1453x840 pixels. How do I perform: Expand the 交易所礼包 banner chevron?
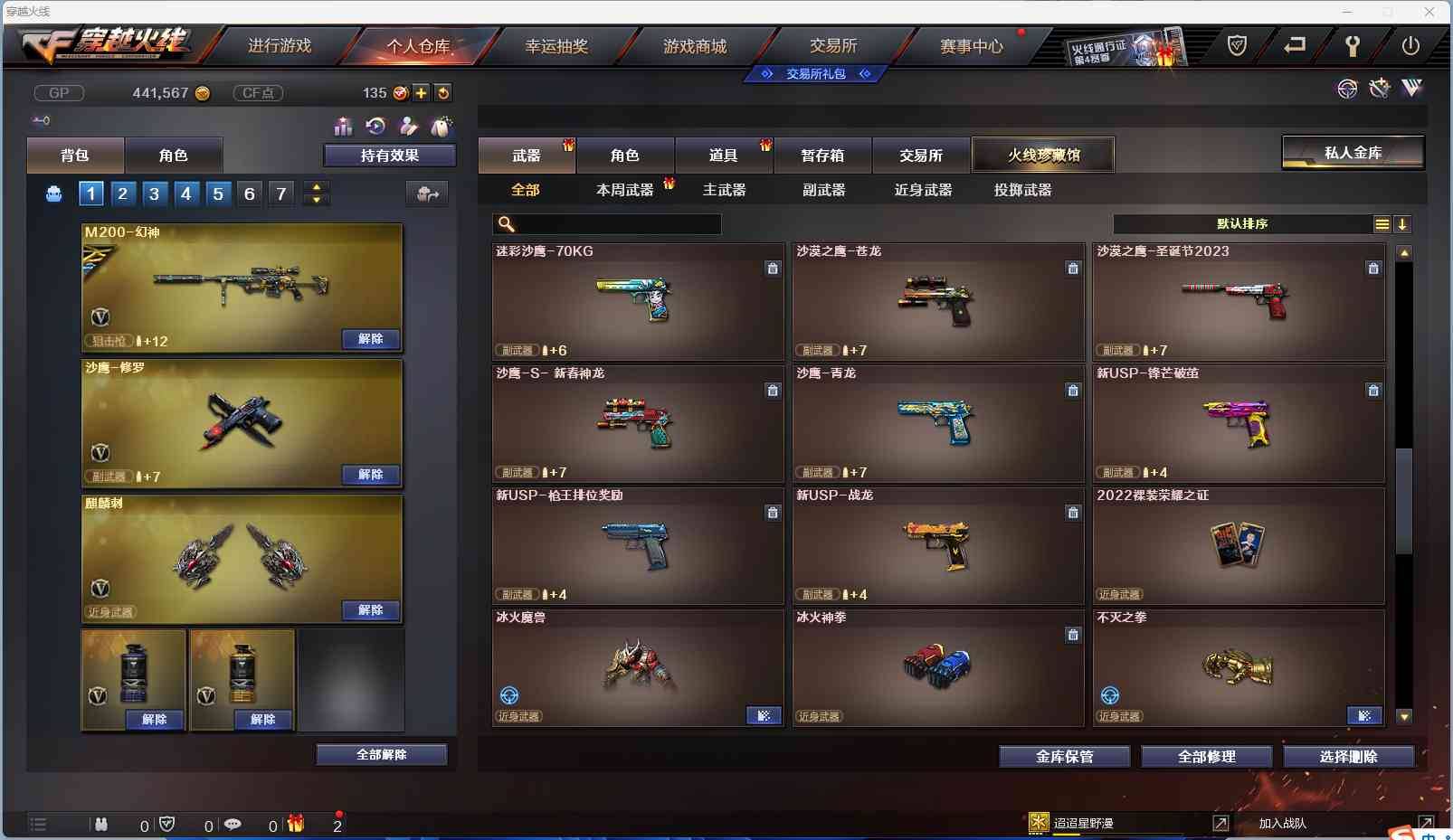(867, 74)
